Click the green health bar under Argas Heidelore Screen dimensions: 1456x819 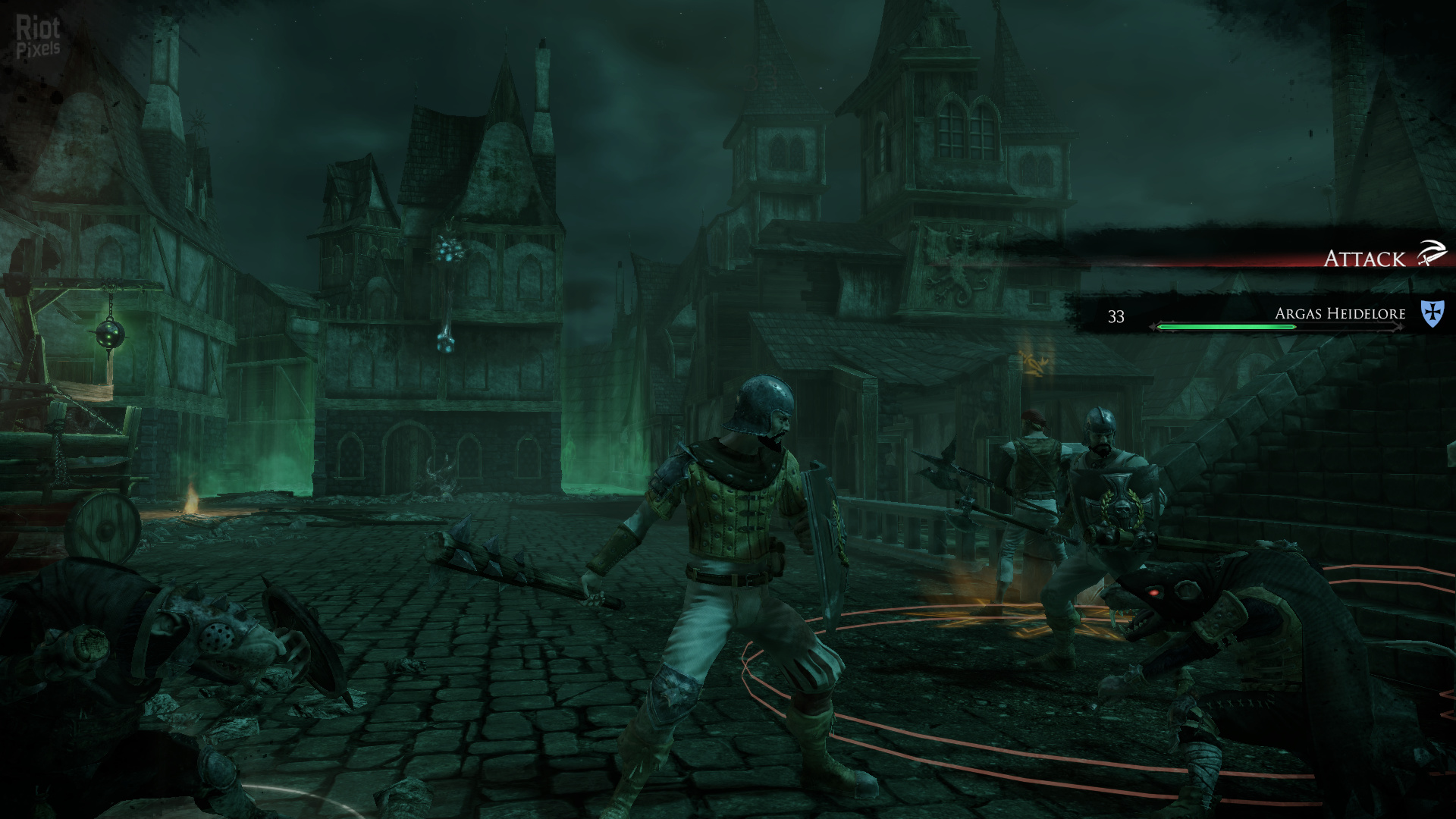(1225, 328)
